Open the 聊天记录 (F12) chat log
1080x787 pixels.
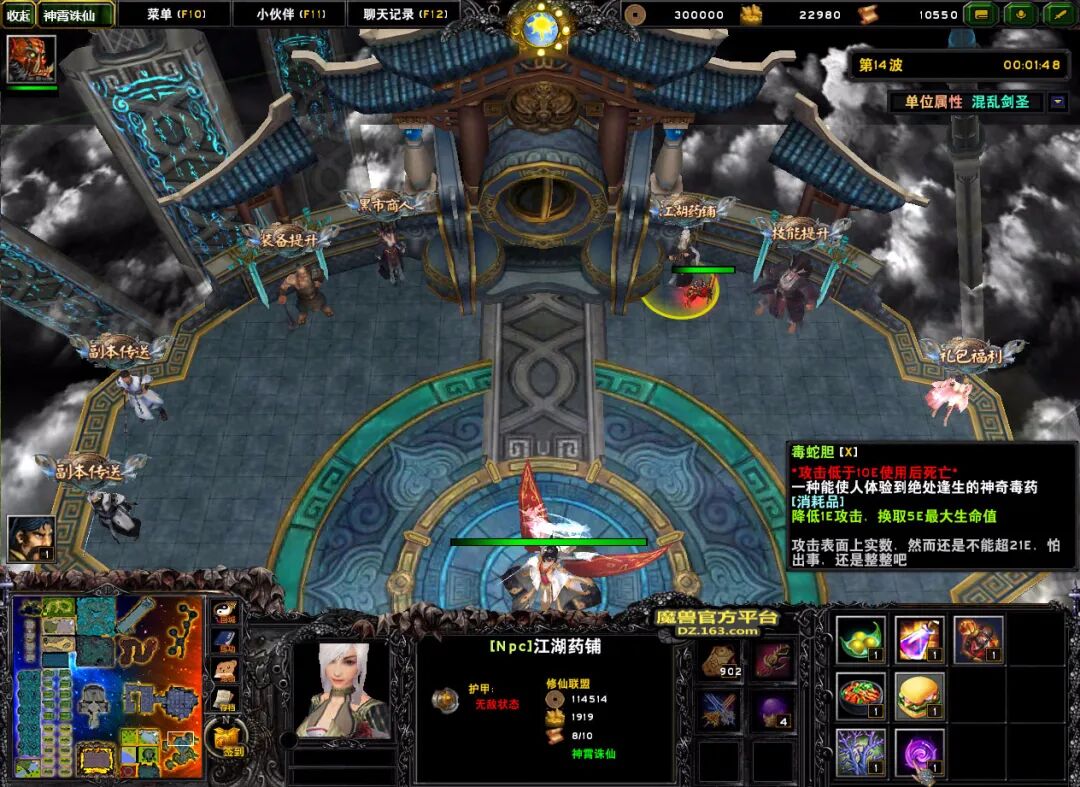click(x=405, y=14)
